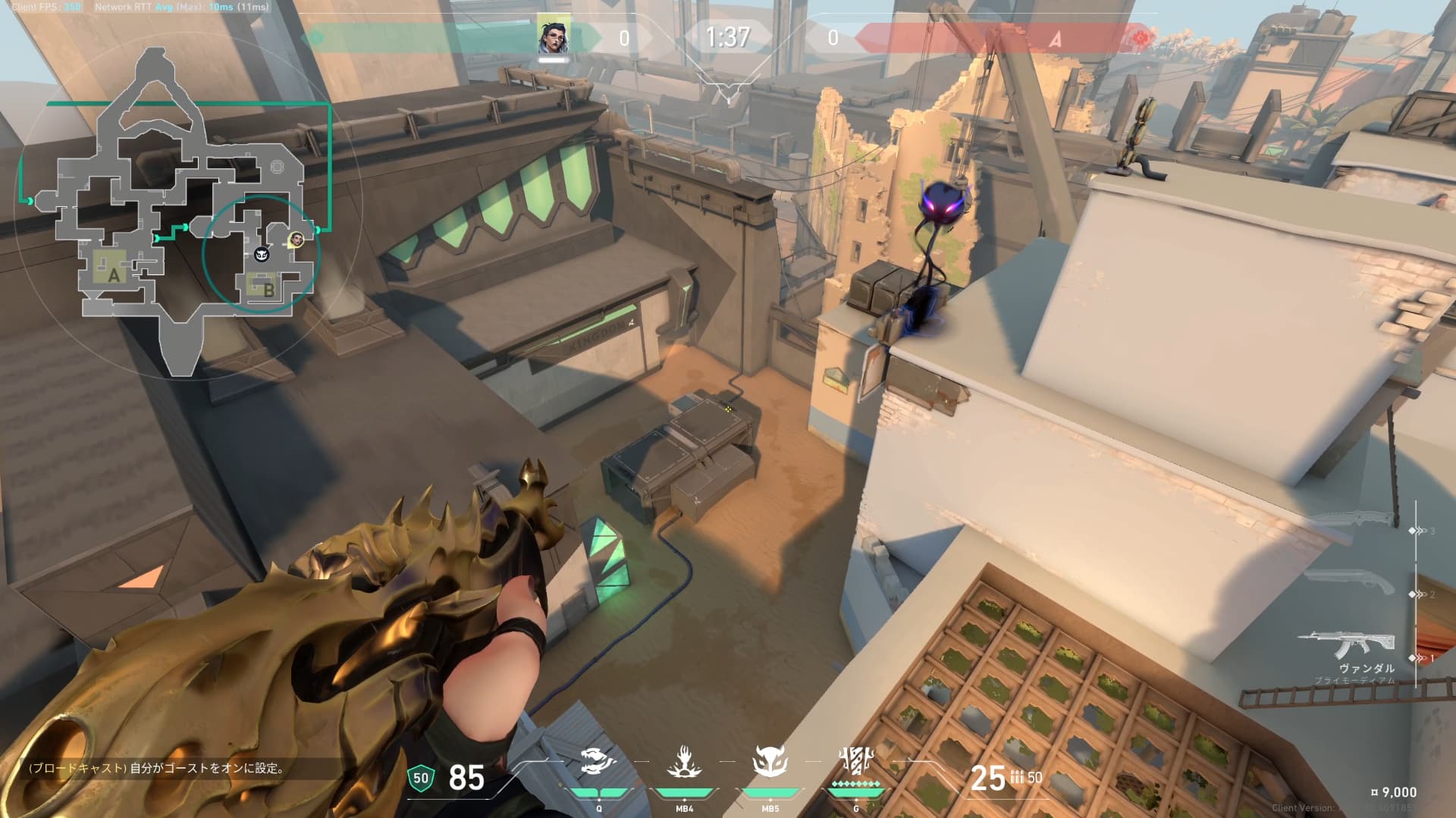
Task: Click the shield armor icon showing 50
Action: 421,778
